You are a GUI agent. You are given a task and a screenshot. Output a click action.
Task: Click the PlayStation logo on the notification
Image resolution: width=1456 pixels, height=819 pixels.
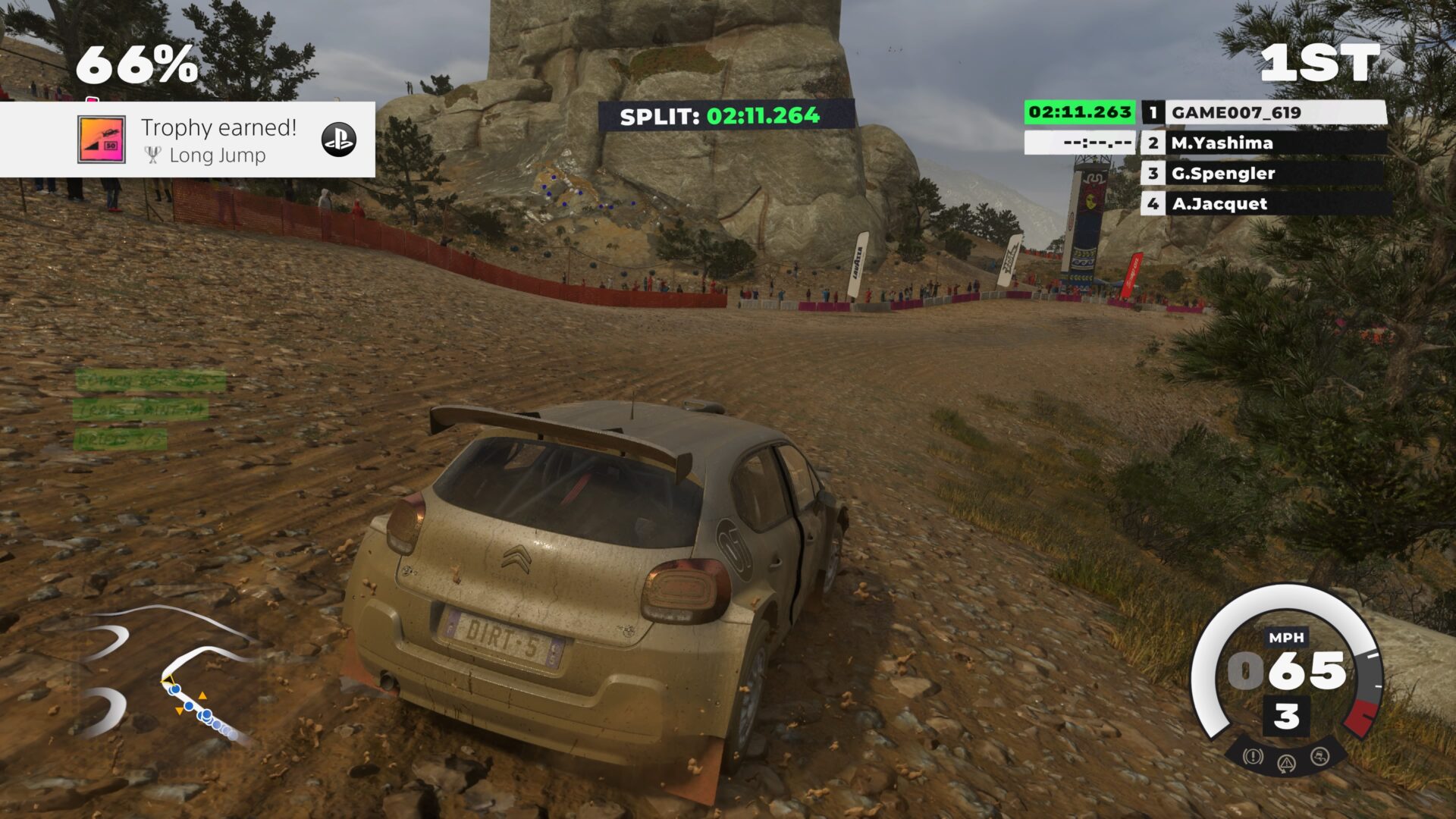338,140
